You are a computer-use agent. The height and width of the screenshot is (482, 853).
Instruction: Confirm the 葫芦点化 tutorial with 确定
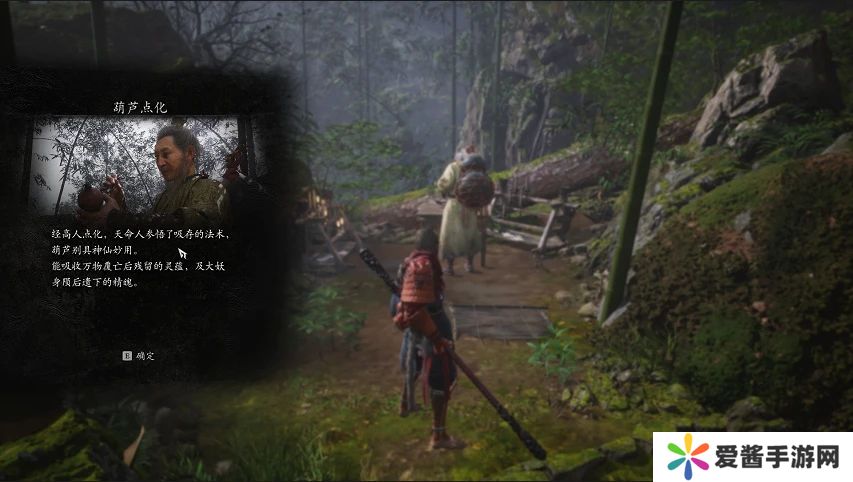(139, 355)
